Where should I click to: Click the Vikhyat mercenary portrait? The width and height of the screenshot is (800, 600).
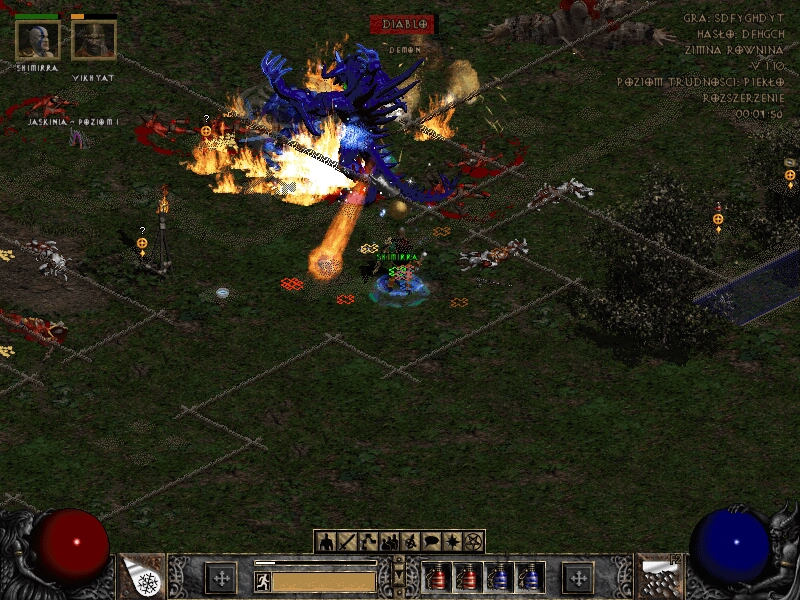click(x=93, y=40)
